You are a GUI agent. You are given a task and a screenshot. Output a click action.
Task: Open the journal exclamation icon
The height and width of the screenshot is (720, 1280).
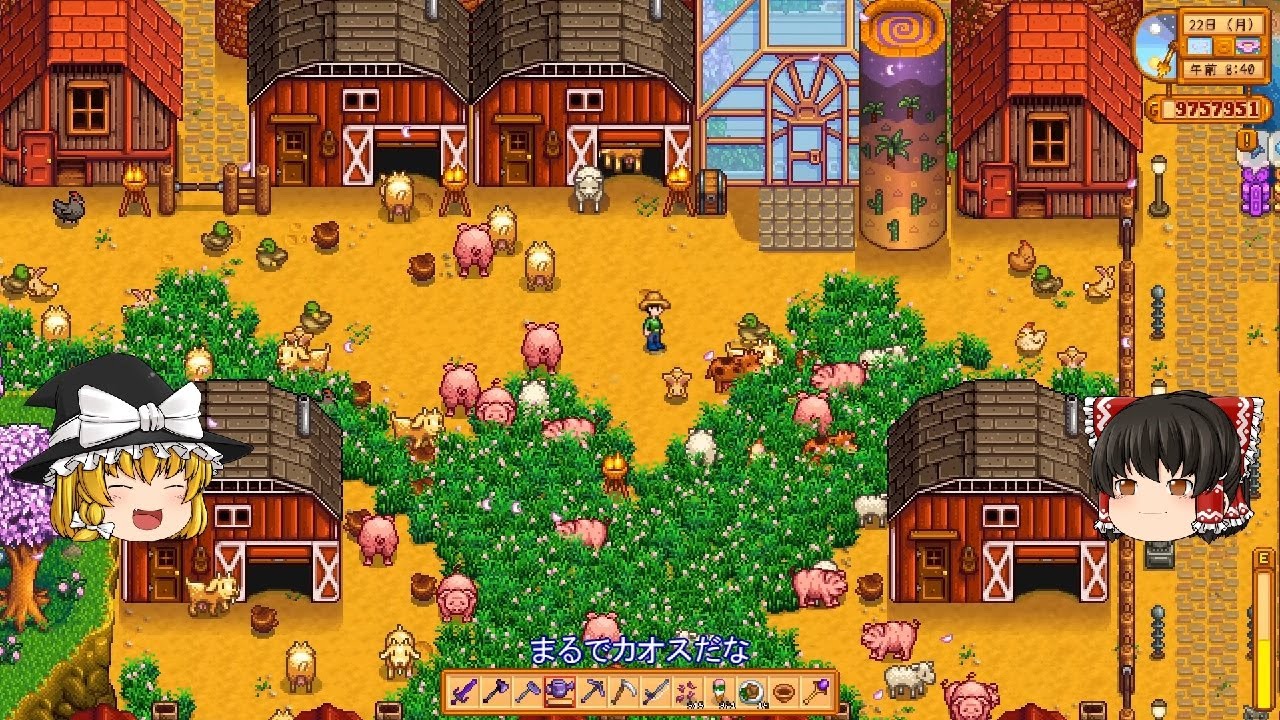tap(1245, 139)
